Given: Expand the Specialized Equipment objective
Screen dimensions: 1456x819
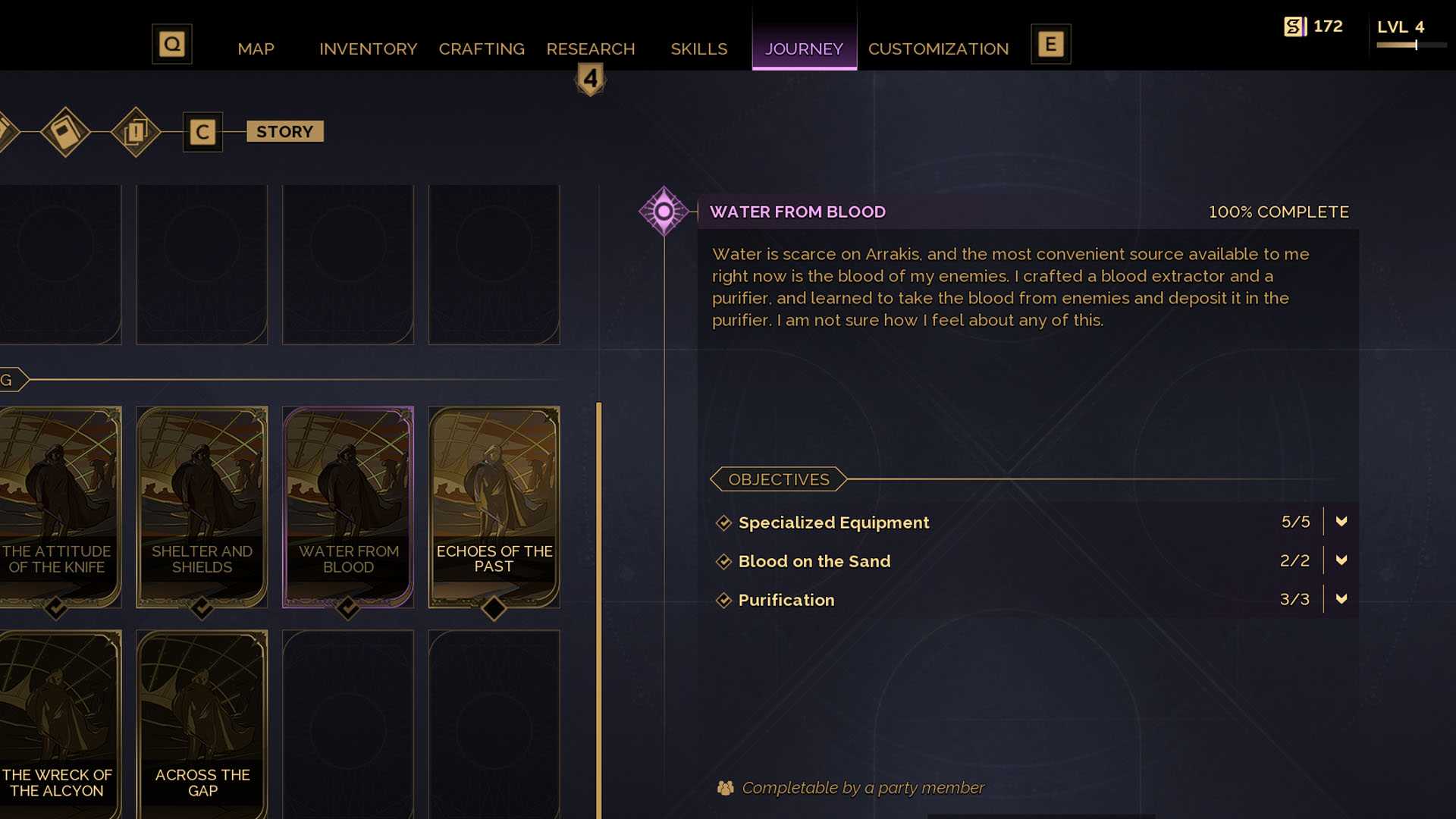Looking at the screenshot, I should (1341, 522).
